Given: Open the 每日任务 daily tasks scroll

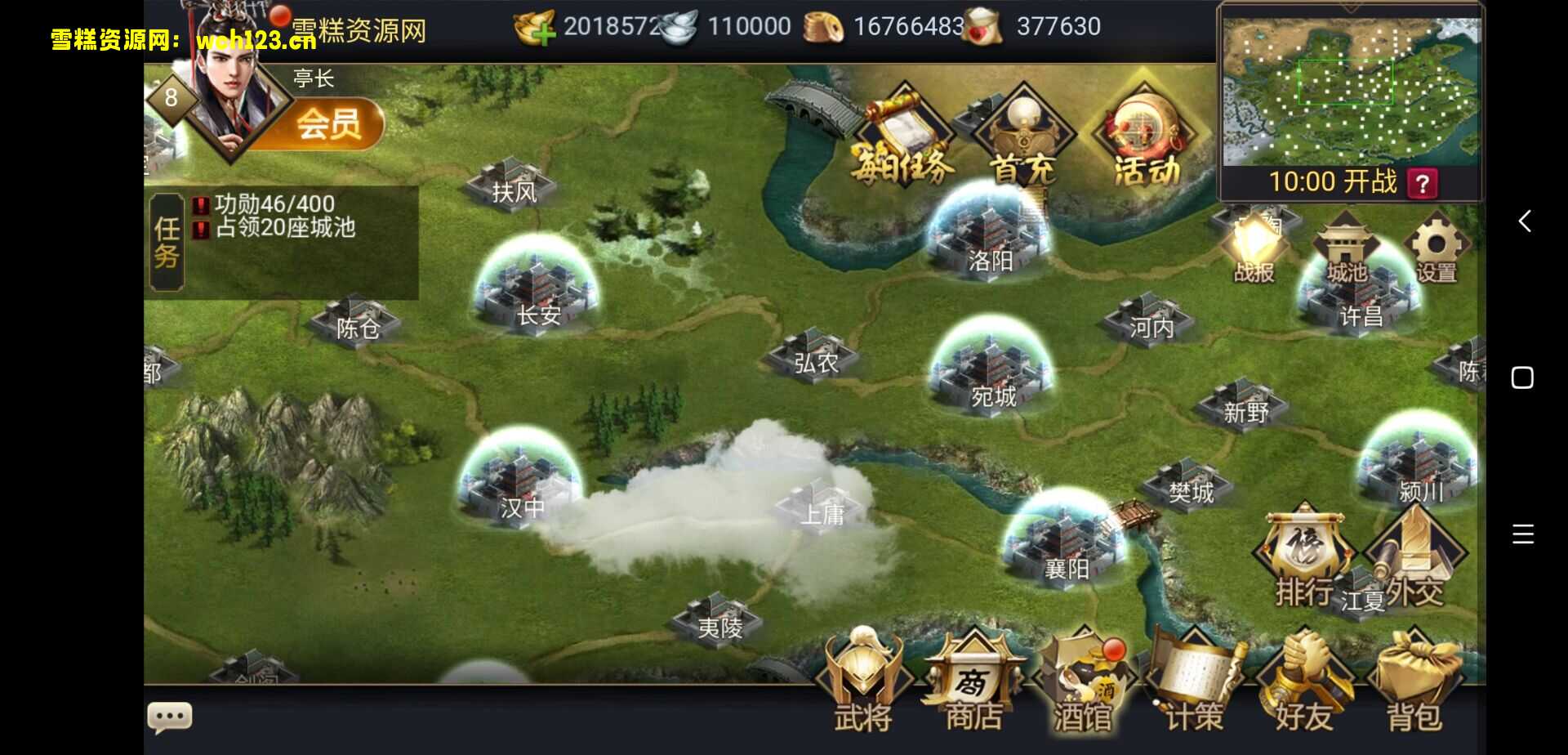Looking at the screenshot, I should point(902,139).
